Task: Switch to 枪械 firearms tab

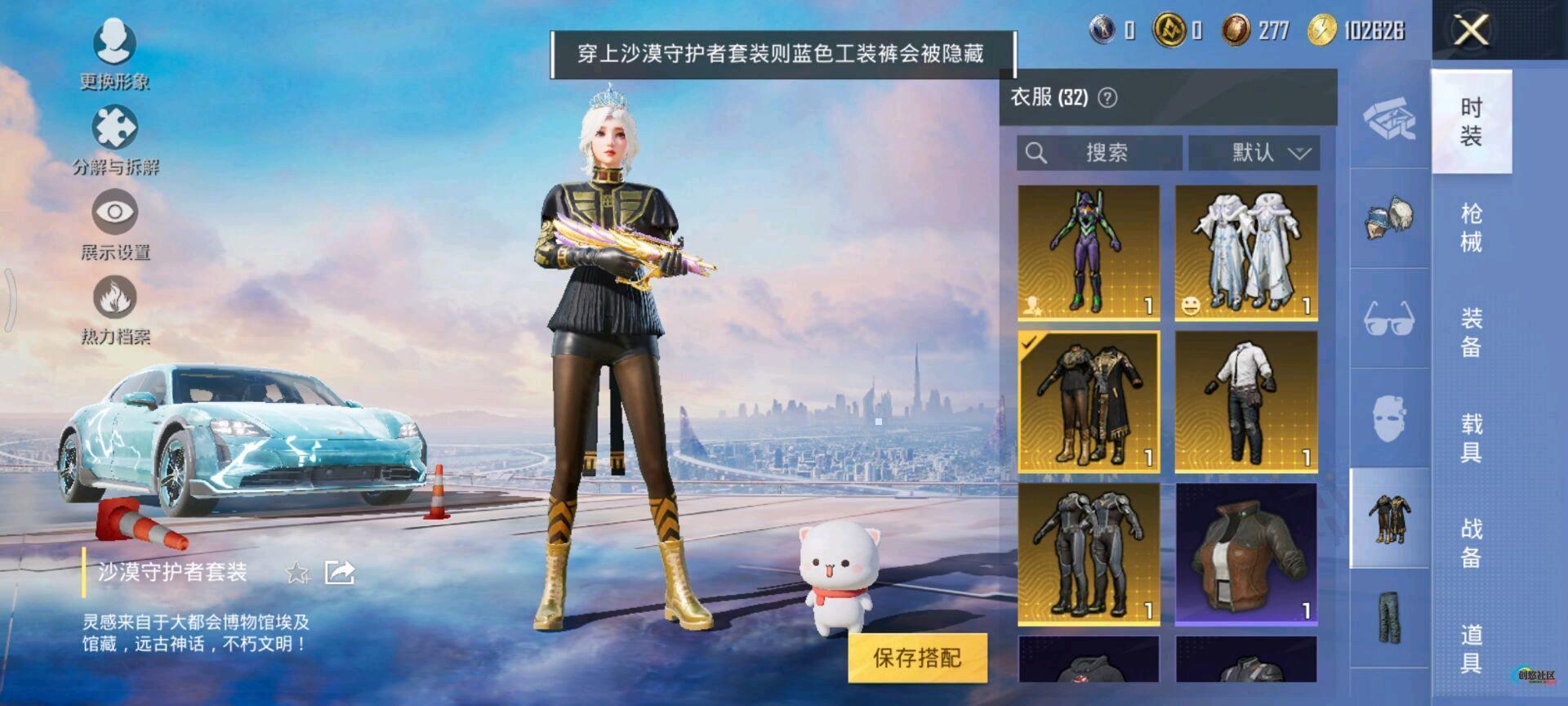Action: click(1471, 227)
